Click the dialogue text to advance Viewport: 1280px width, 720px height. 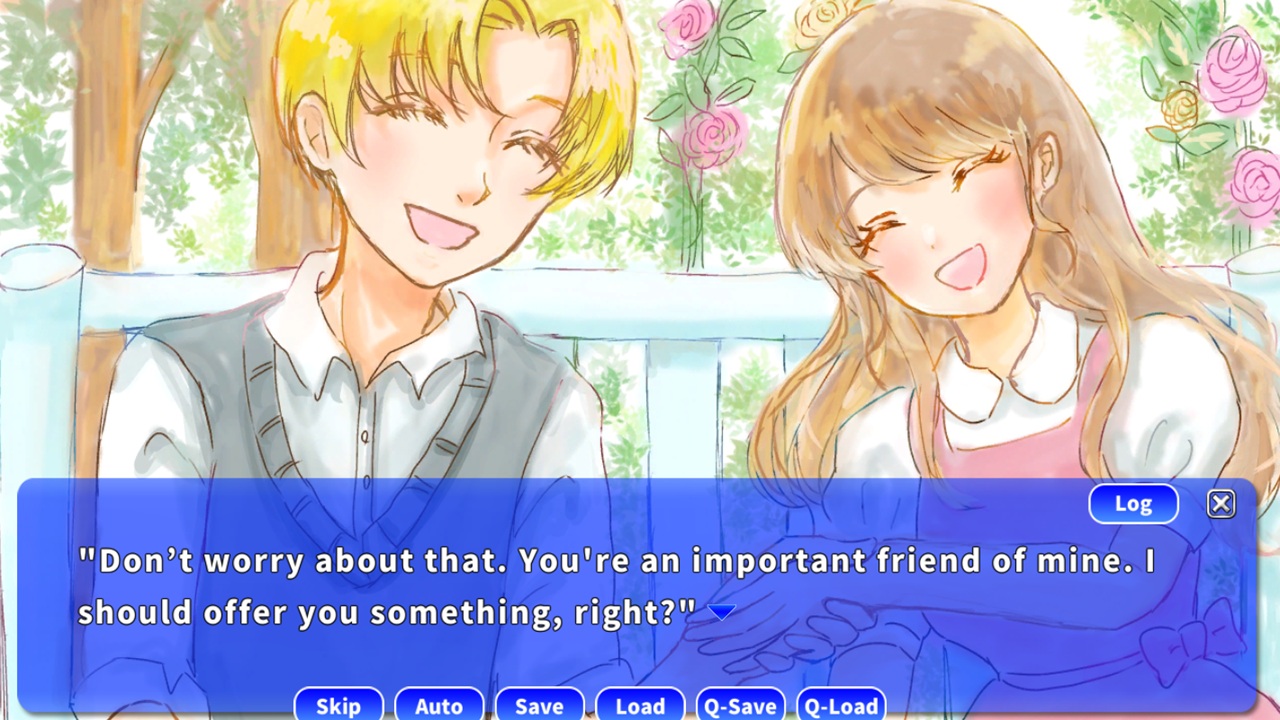coord(500,562)
